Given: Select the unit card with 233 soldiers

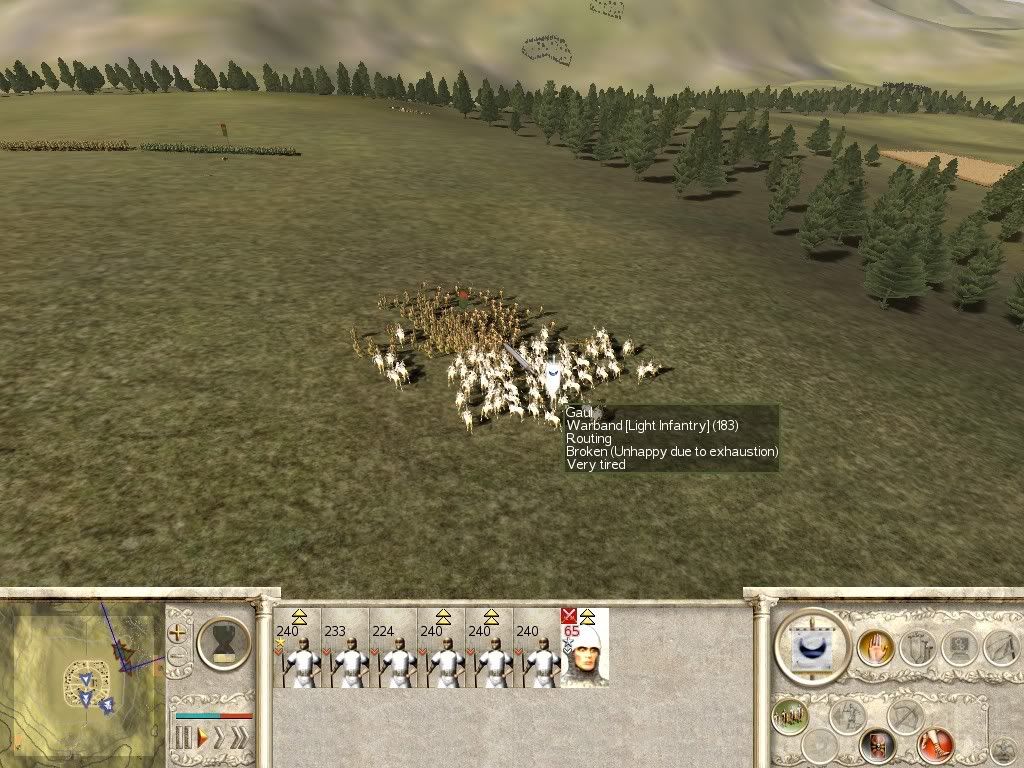Looking at the screenshot, I should pyautogui.click(x=345, y=655).
